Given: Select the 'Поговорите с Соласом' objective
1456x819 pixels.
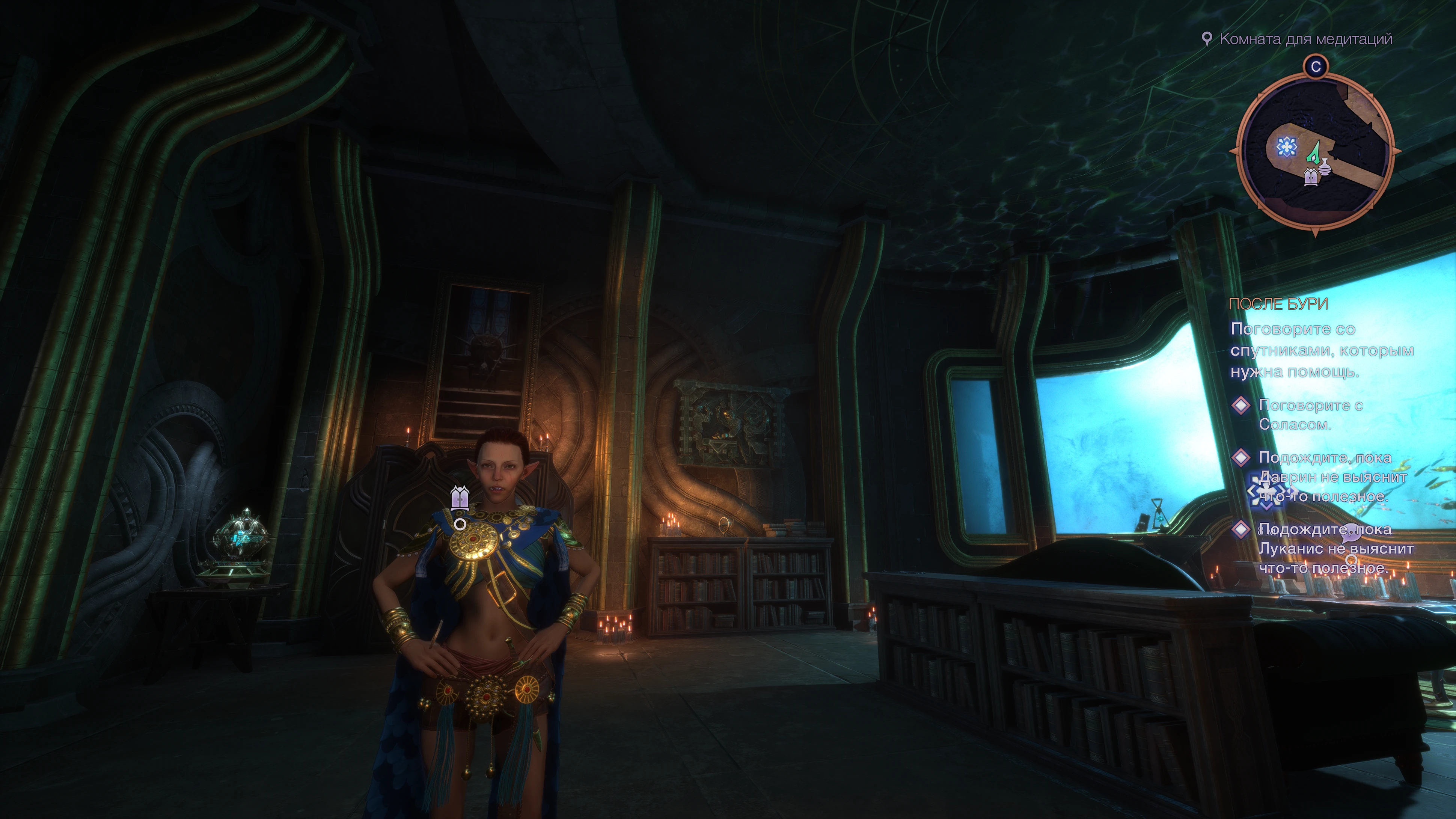Looking at the screenshot, I should pyautogui.click(x=1310, y=414).
